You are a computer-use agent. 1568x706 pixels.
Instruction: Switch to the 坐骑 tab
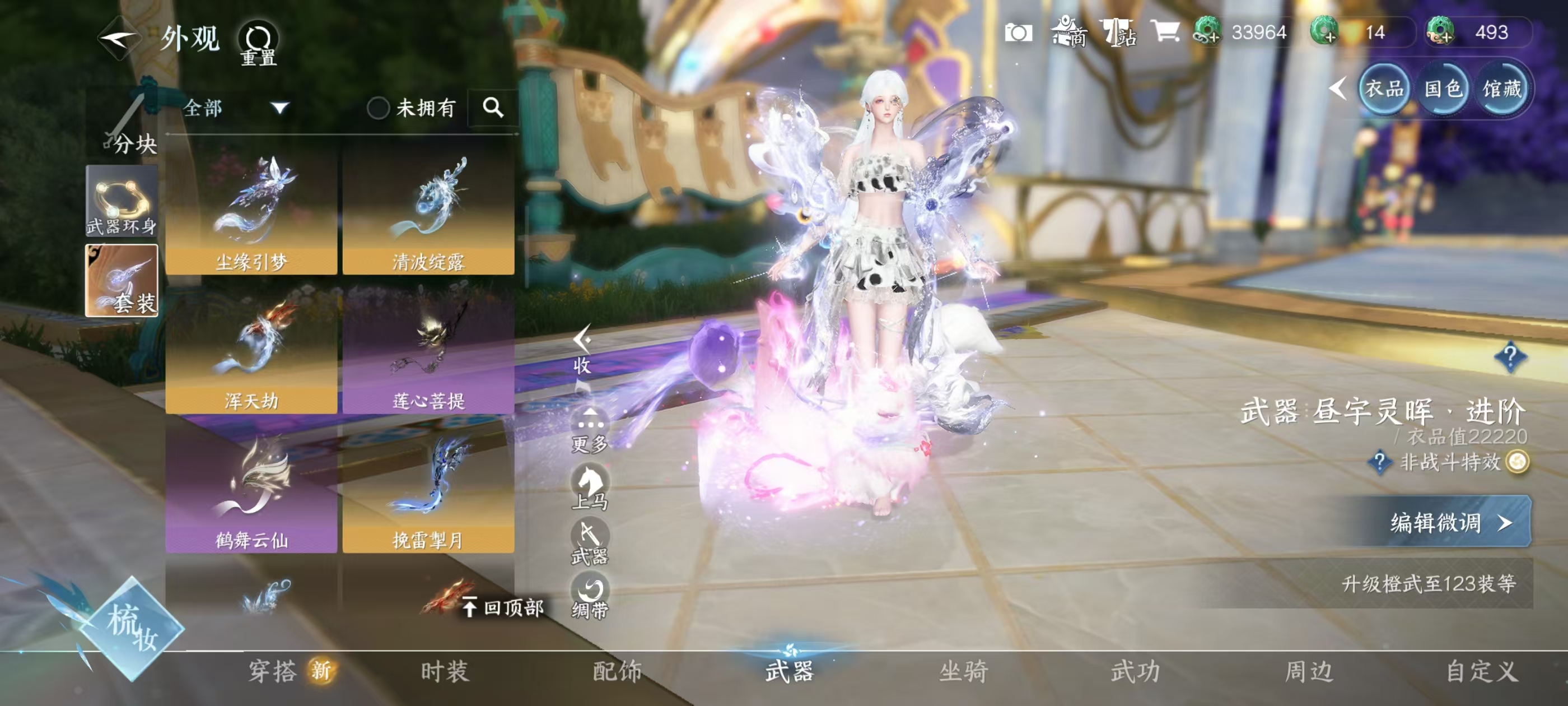click(963, 671)
